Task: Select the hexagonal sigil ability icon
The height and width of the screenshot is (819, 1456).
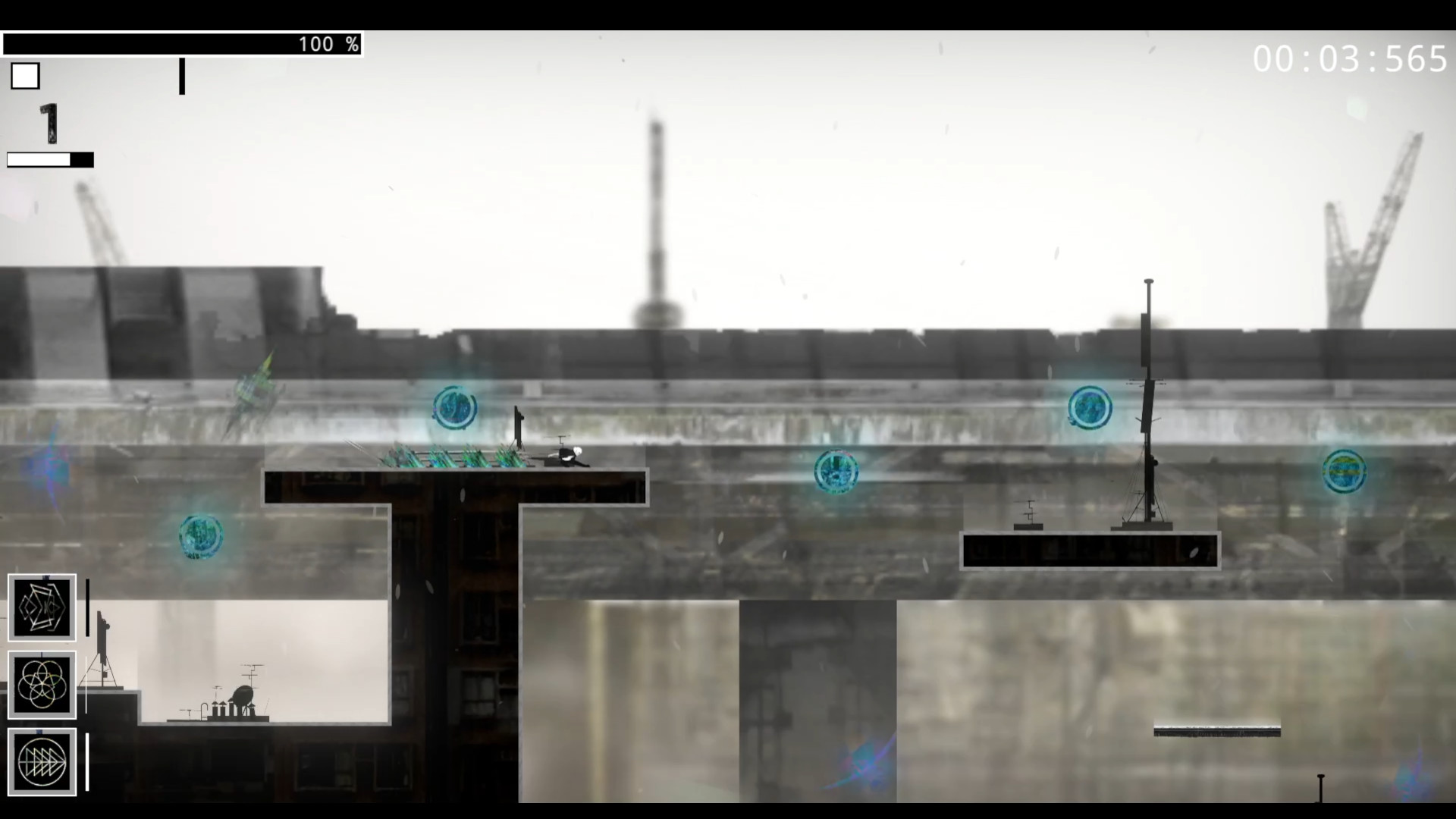Action: 42,607
